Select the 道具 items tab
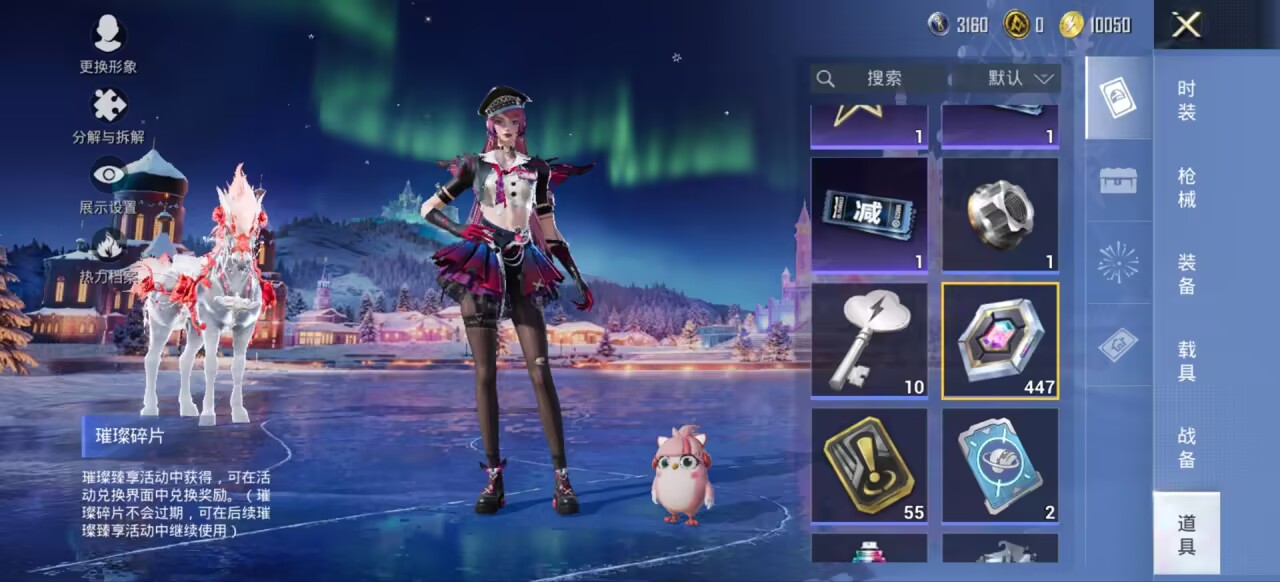Image resolution: width=1280 pixels, height=582 pixels. [x=1186, y=534]
